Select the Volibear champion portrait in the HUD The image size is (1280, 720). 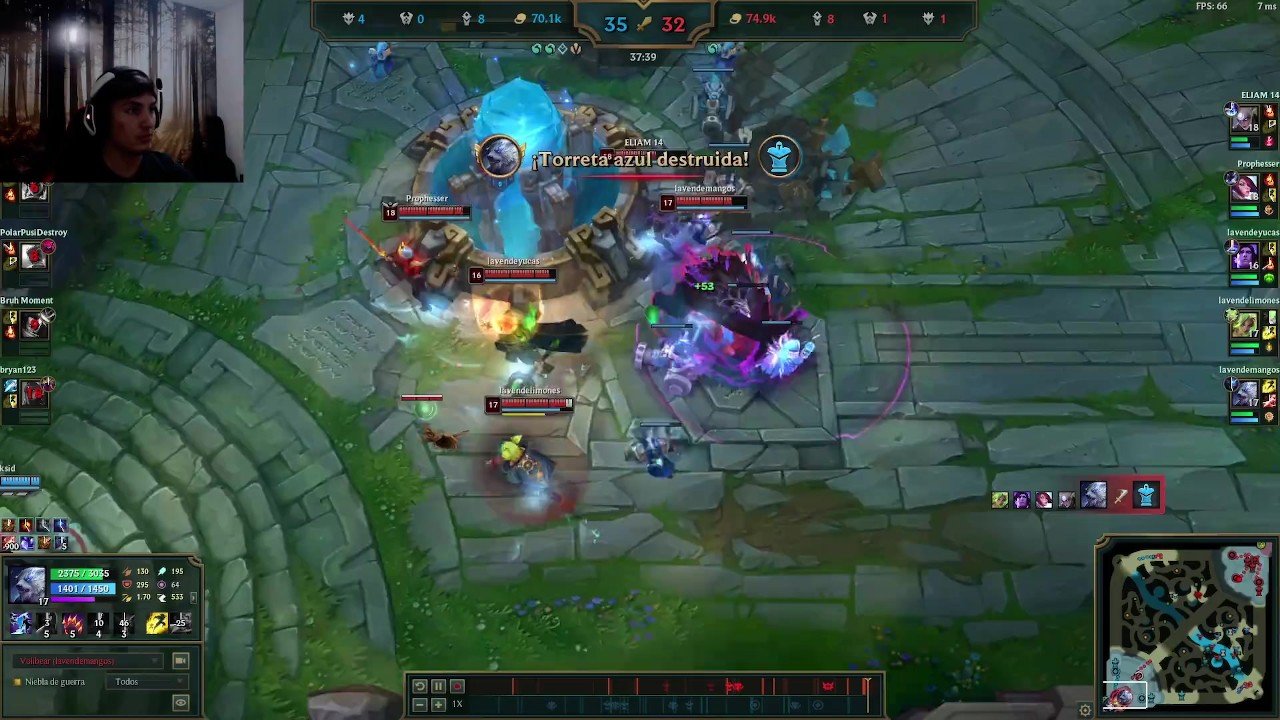pyautogui.click(x=27, y=584)
